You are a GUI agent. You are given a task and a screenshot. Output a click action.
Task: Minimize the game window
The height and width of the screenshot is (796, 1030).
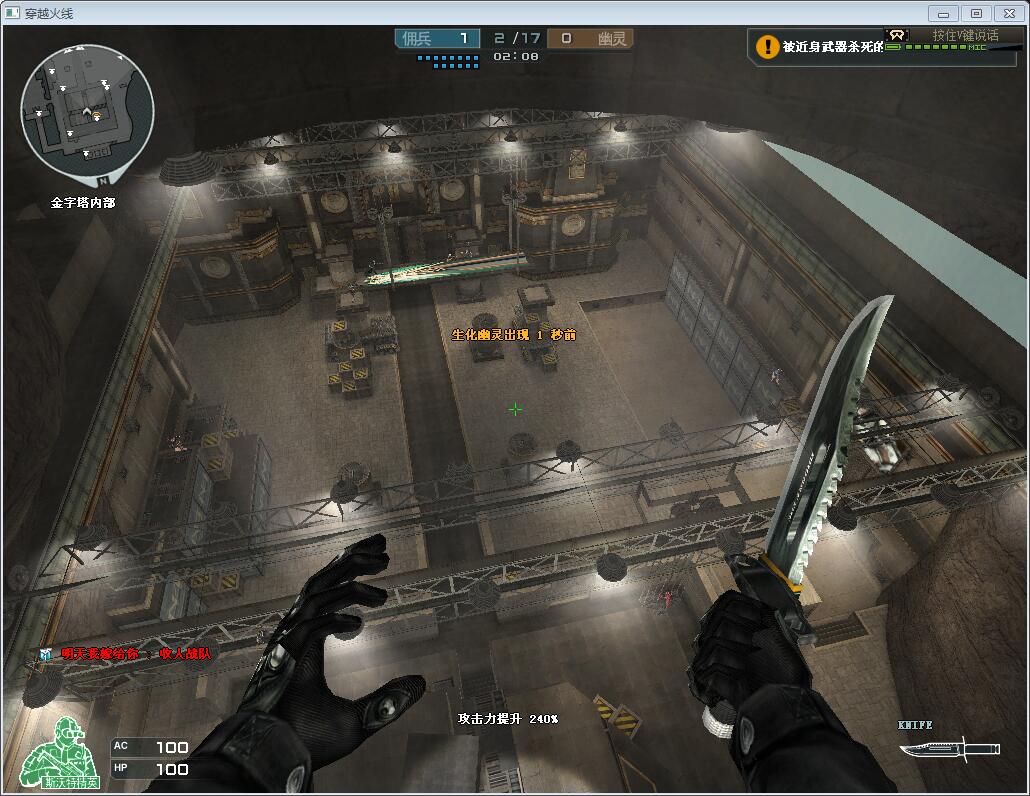tap(943, 13)
